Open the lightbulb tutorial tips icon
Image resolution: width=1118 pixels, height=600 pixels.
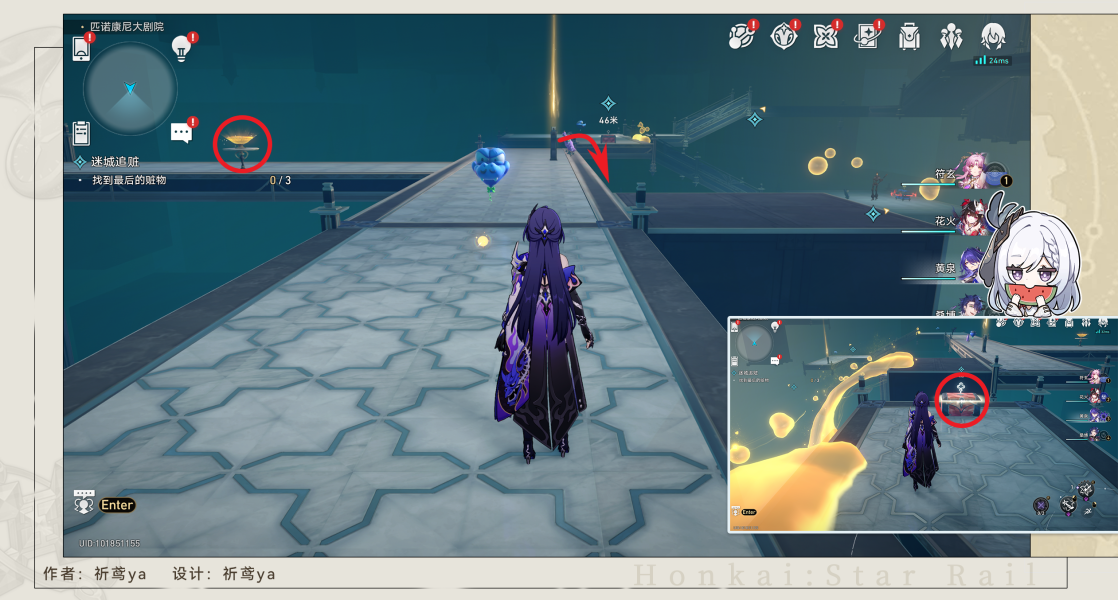[x=181, y=47]
